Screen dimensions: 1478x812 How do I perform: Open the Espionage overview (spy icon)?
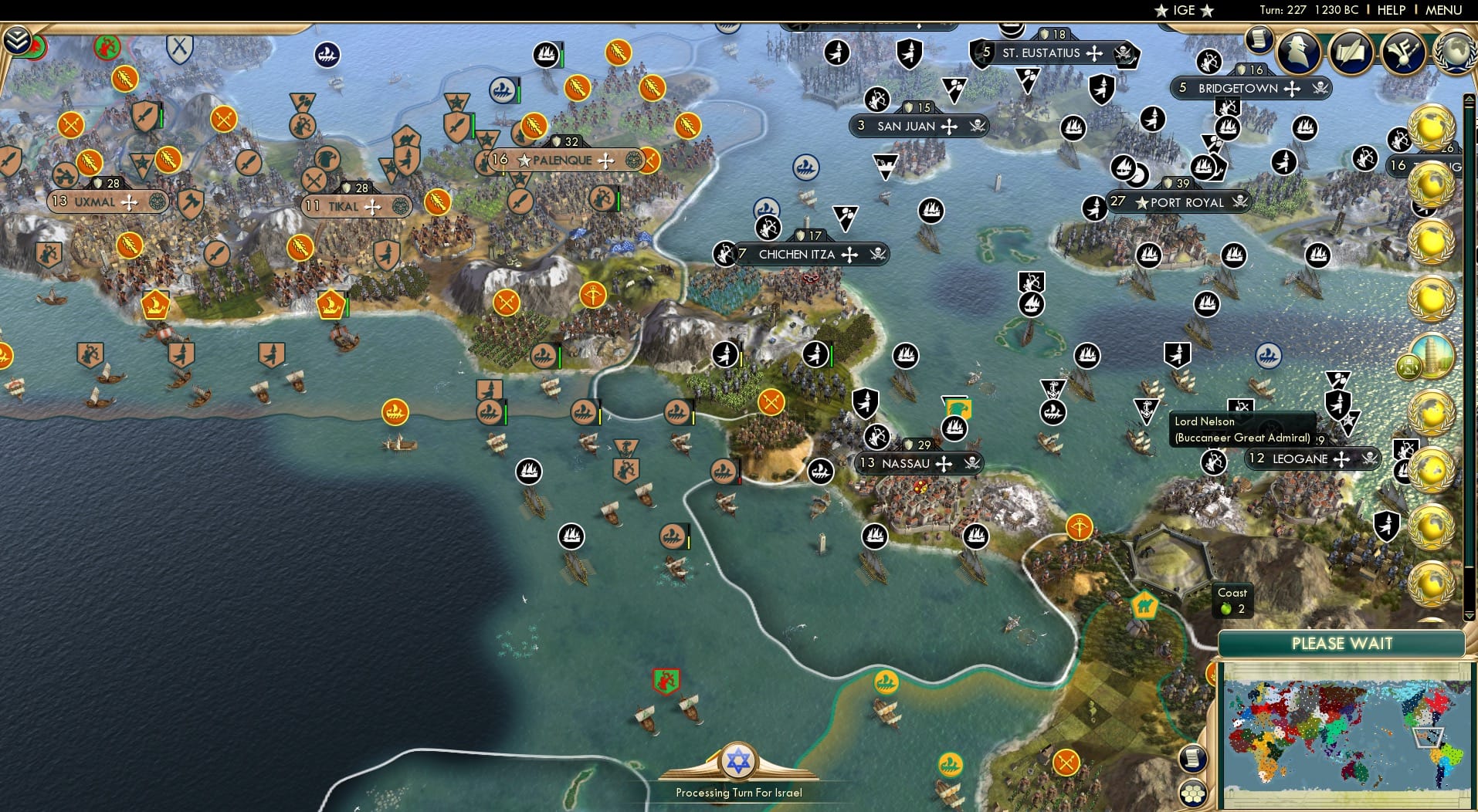(1299, 51)
